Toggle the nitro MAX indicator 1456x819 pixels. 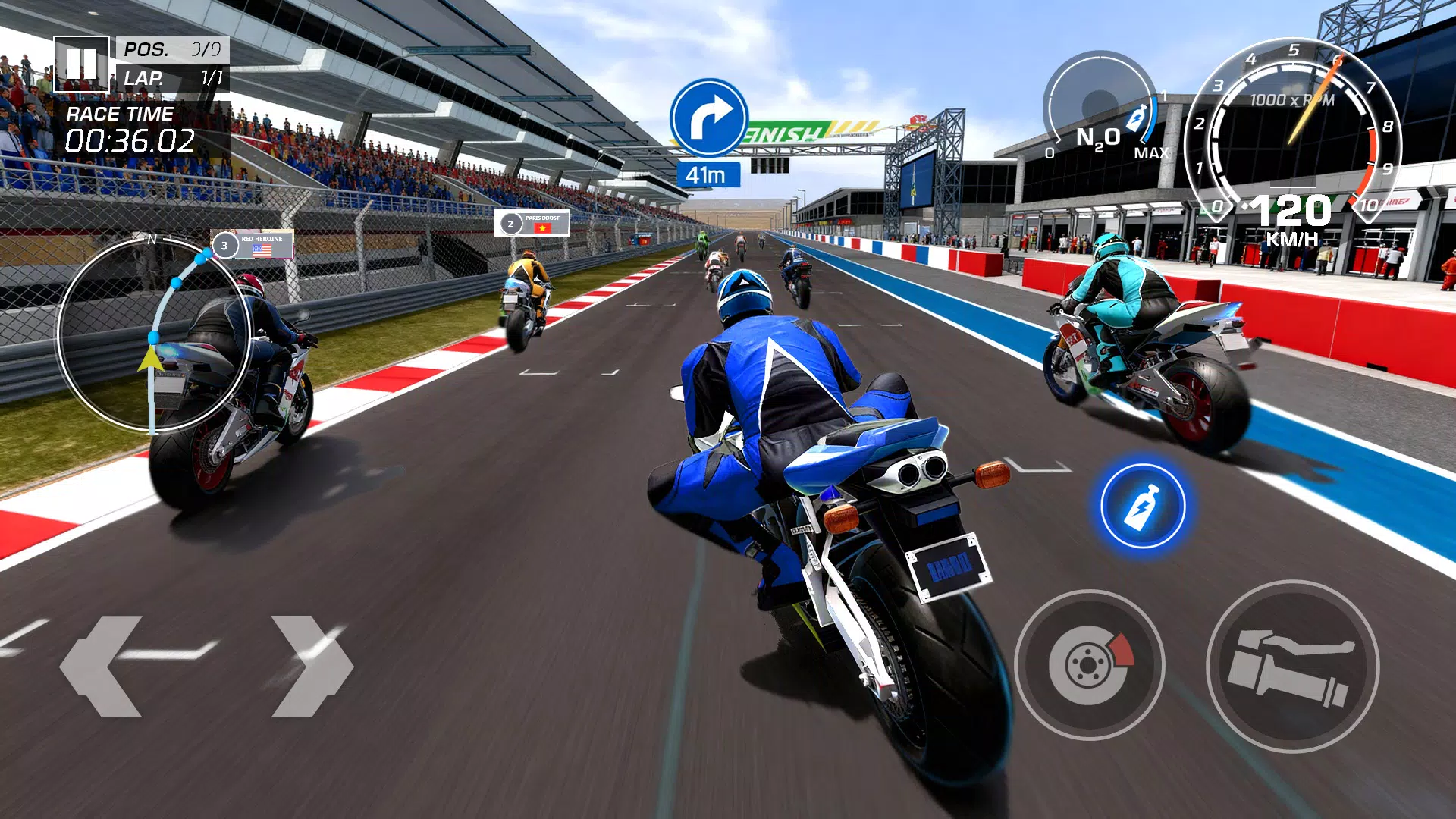point(1152,151)
